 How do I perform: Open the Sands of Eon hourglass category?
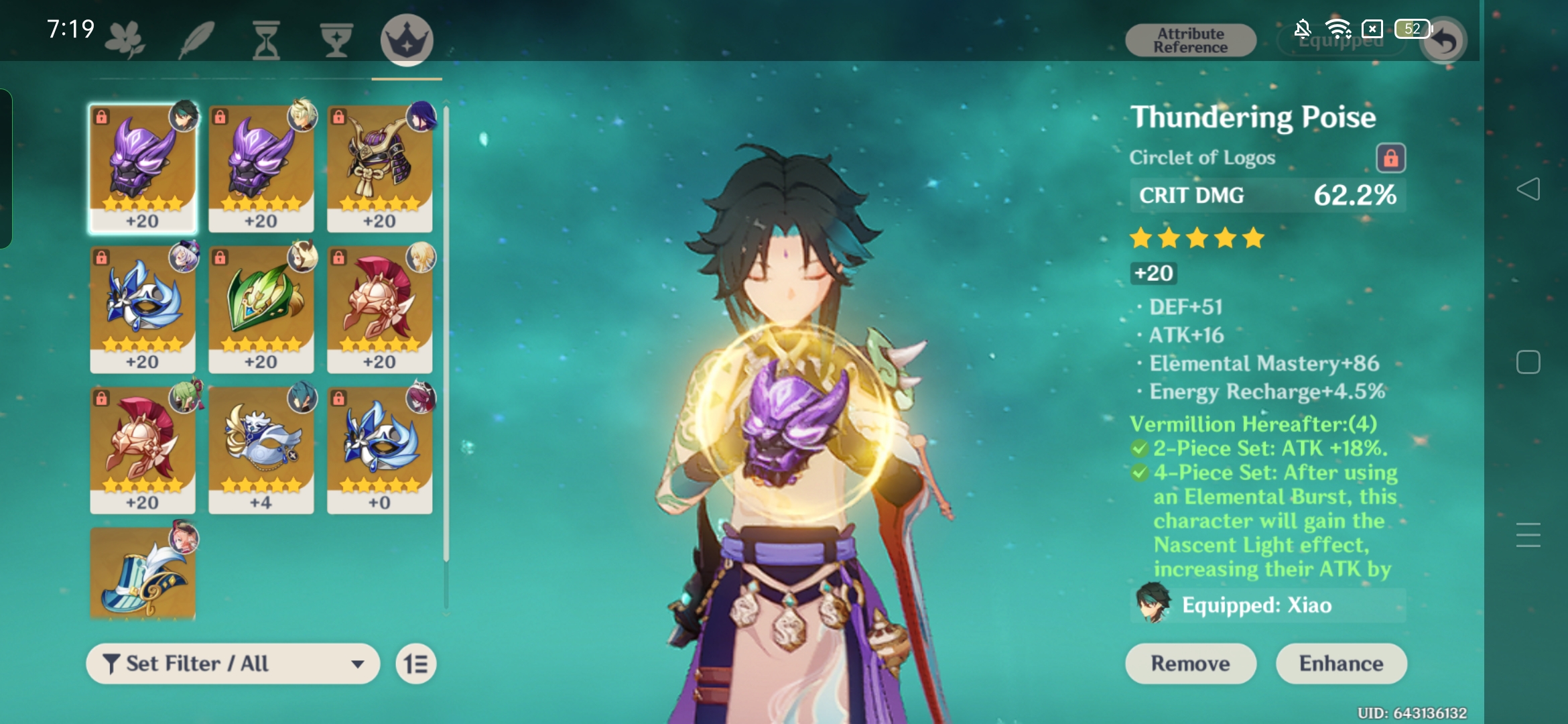pyautogui.click(x=267, y=38)
